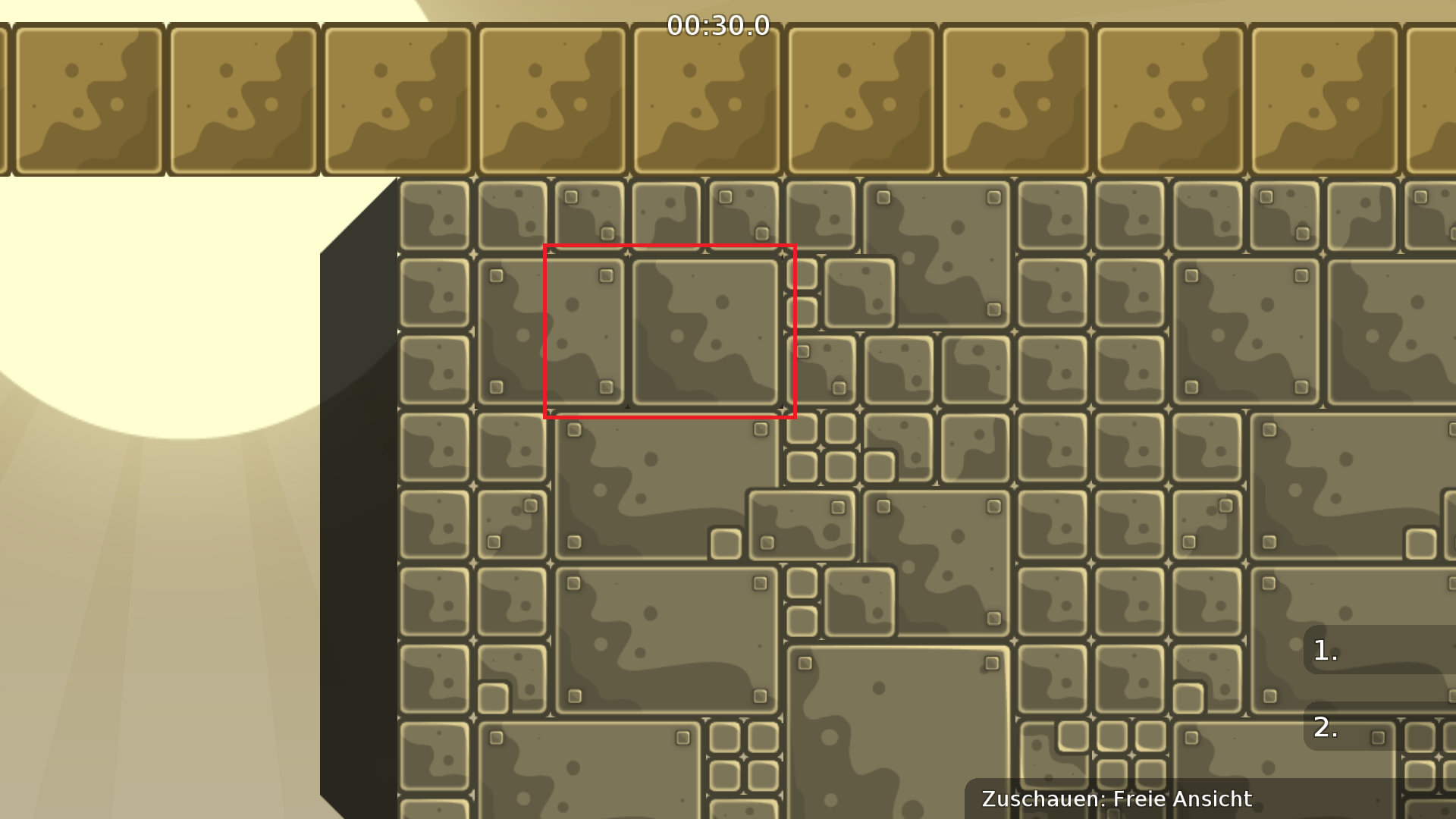Click the Zuschauen: Freie Ansicht spectator banner

(x=1116, y=799)
